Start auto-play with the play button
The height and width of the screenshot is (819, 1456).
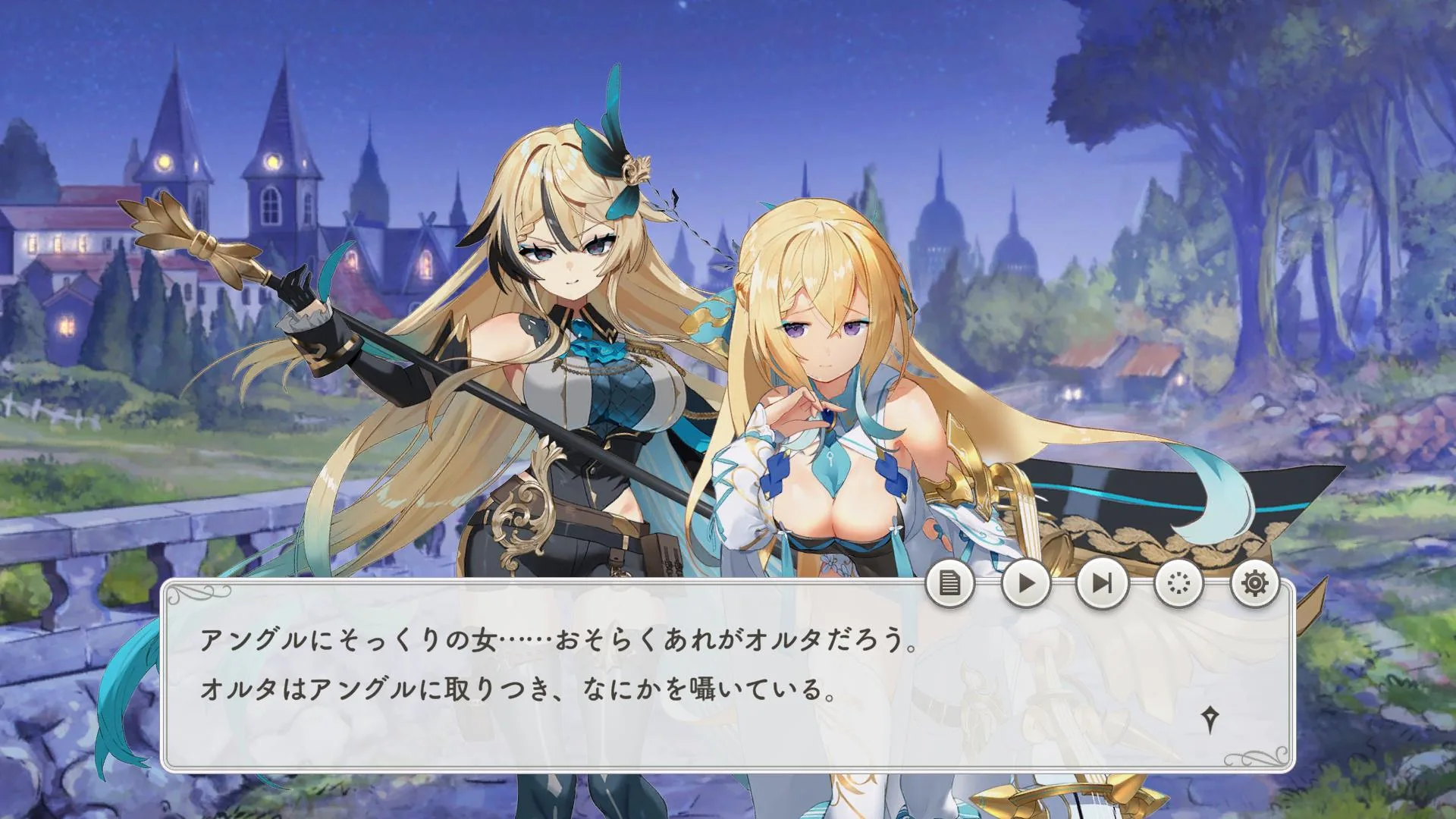pos(1026,583)
